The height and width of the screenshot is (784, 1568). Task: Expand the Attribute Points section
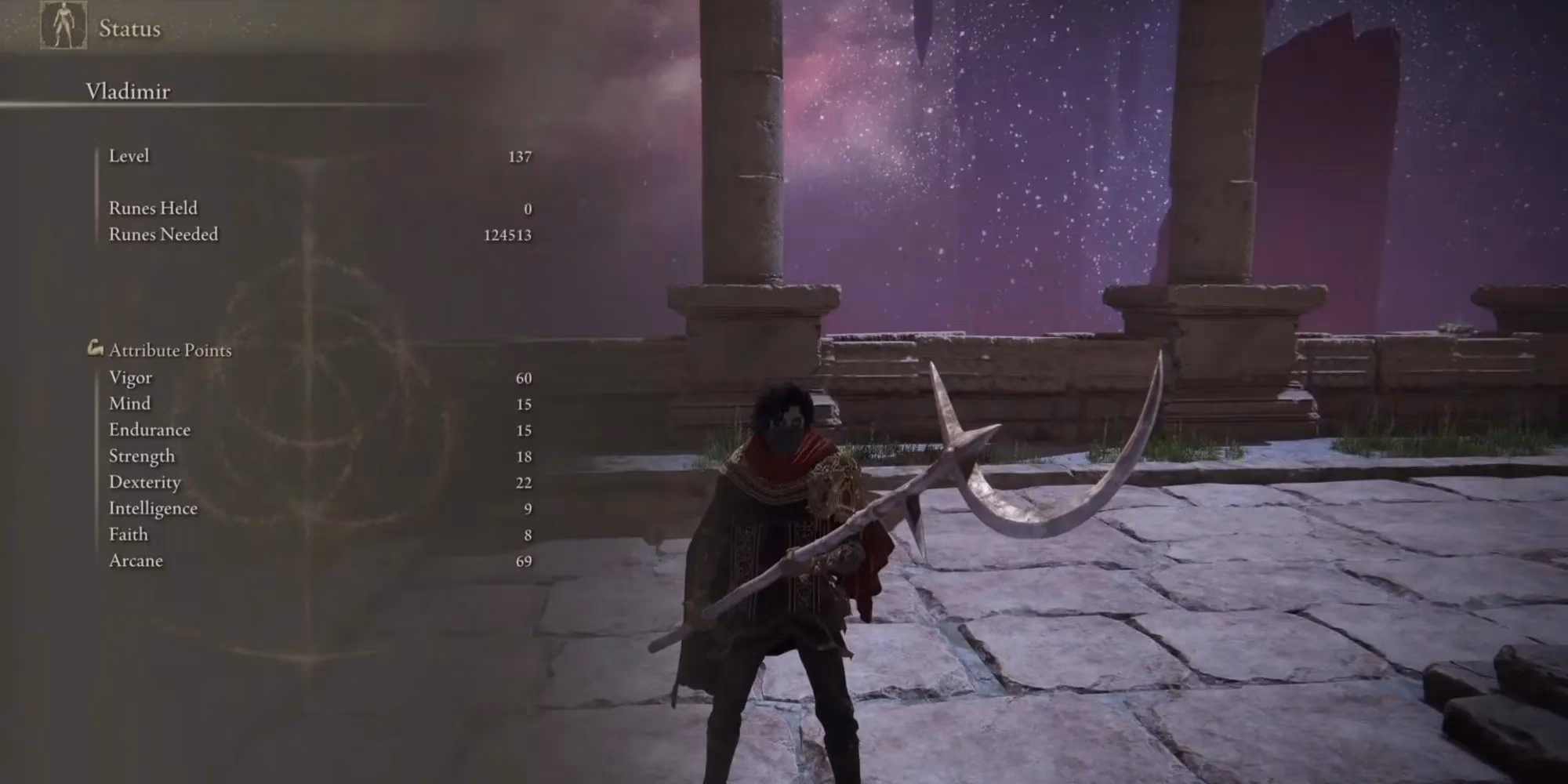(170, 350)
